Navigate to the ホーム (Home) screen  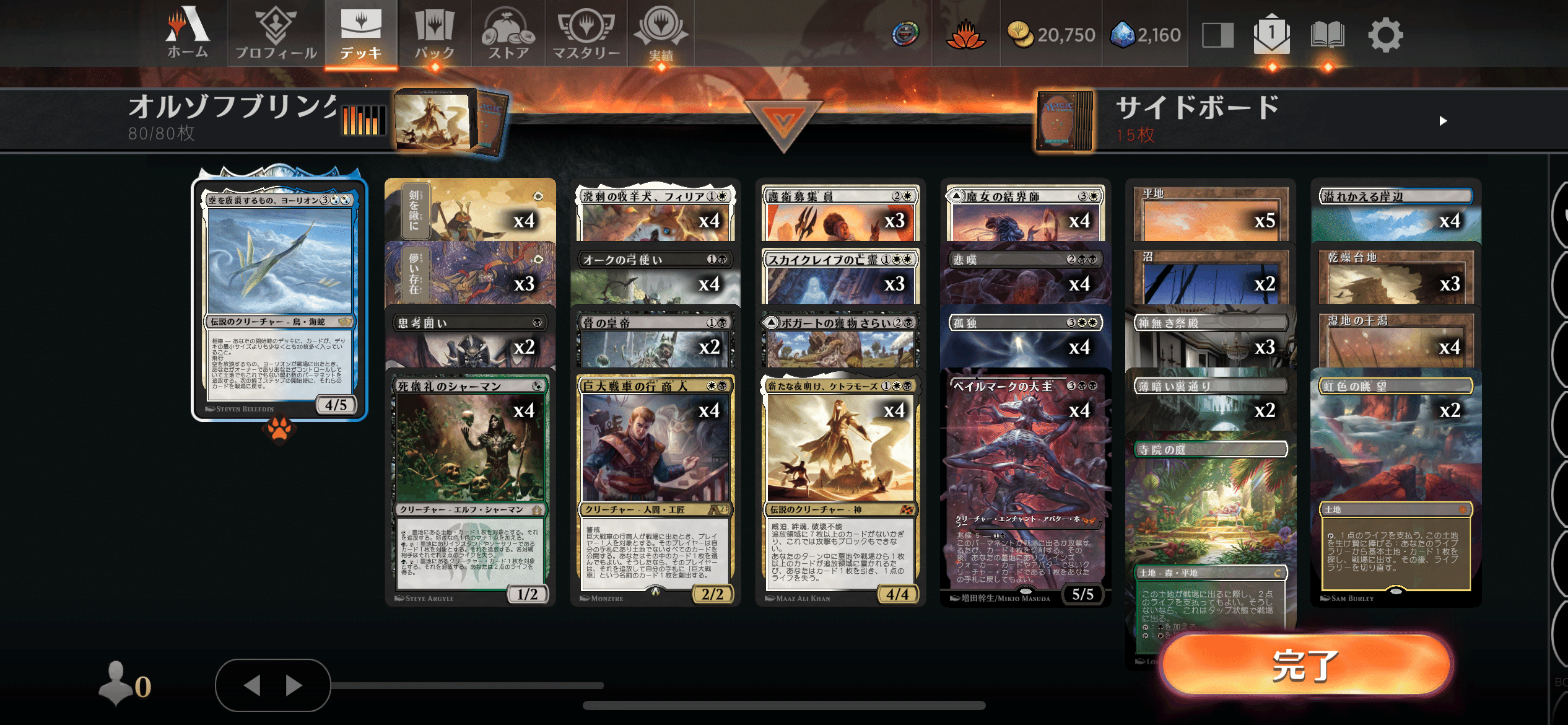[186, 34]
